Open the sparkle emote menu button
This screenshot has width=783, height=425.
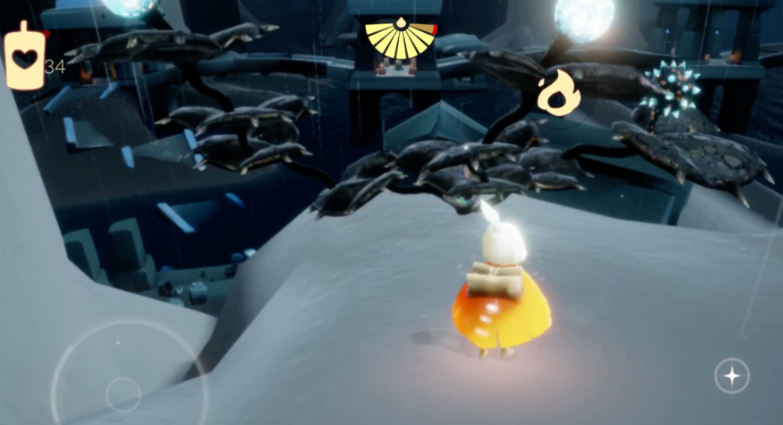pos(732,376)
